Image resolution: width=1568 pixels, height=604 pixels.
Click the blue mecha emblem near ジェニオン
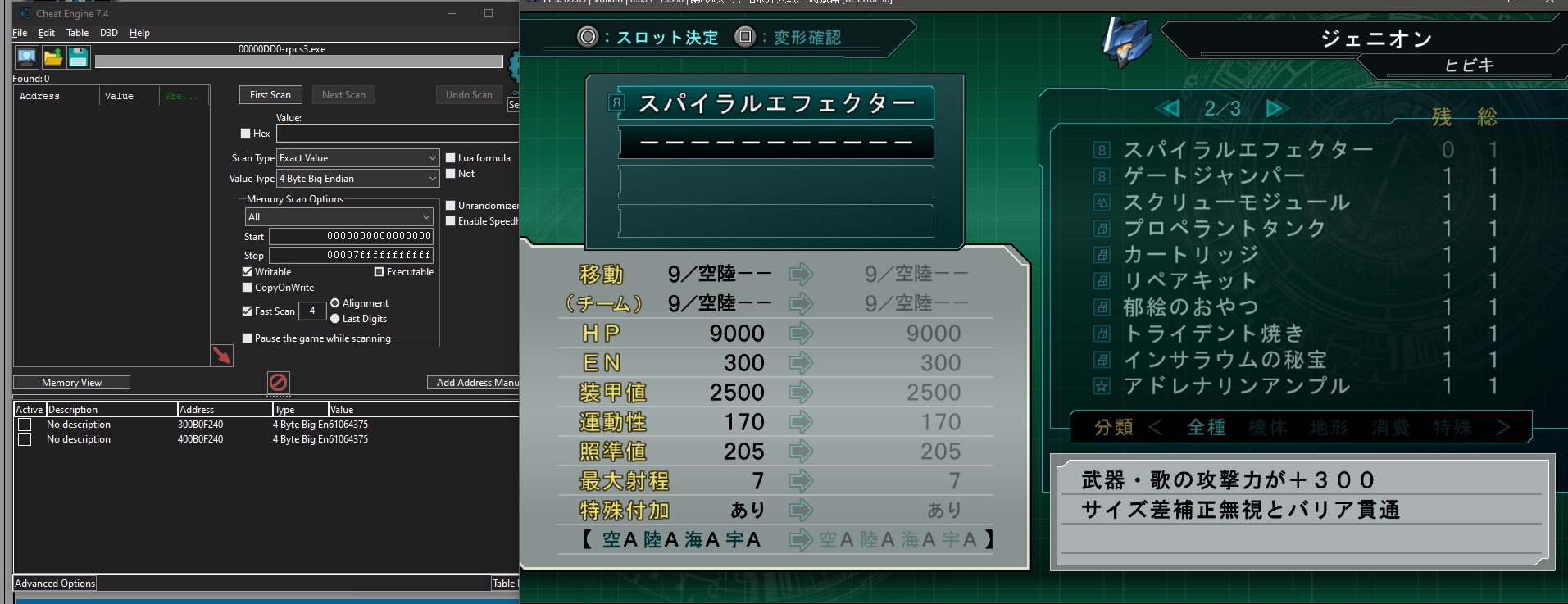click(1125, 41)
